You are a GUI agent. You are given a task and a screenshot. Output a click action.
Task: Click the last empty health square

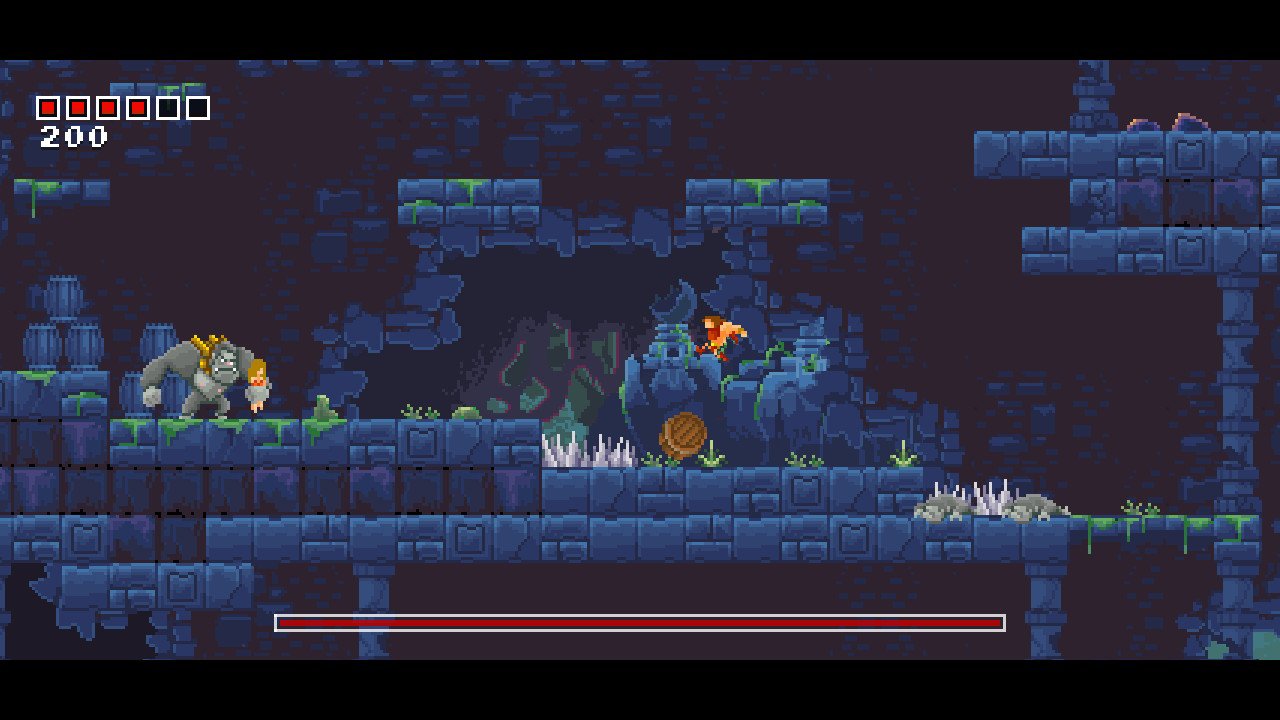coord(198,107)
